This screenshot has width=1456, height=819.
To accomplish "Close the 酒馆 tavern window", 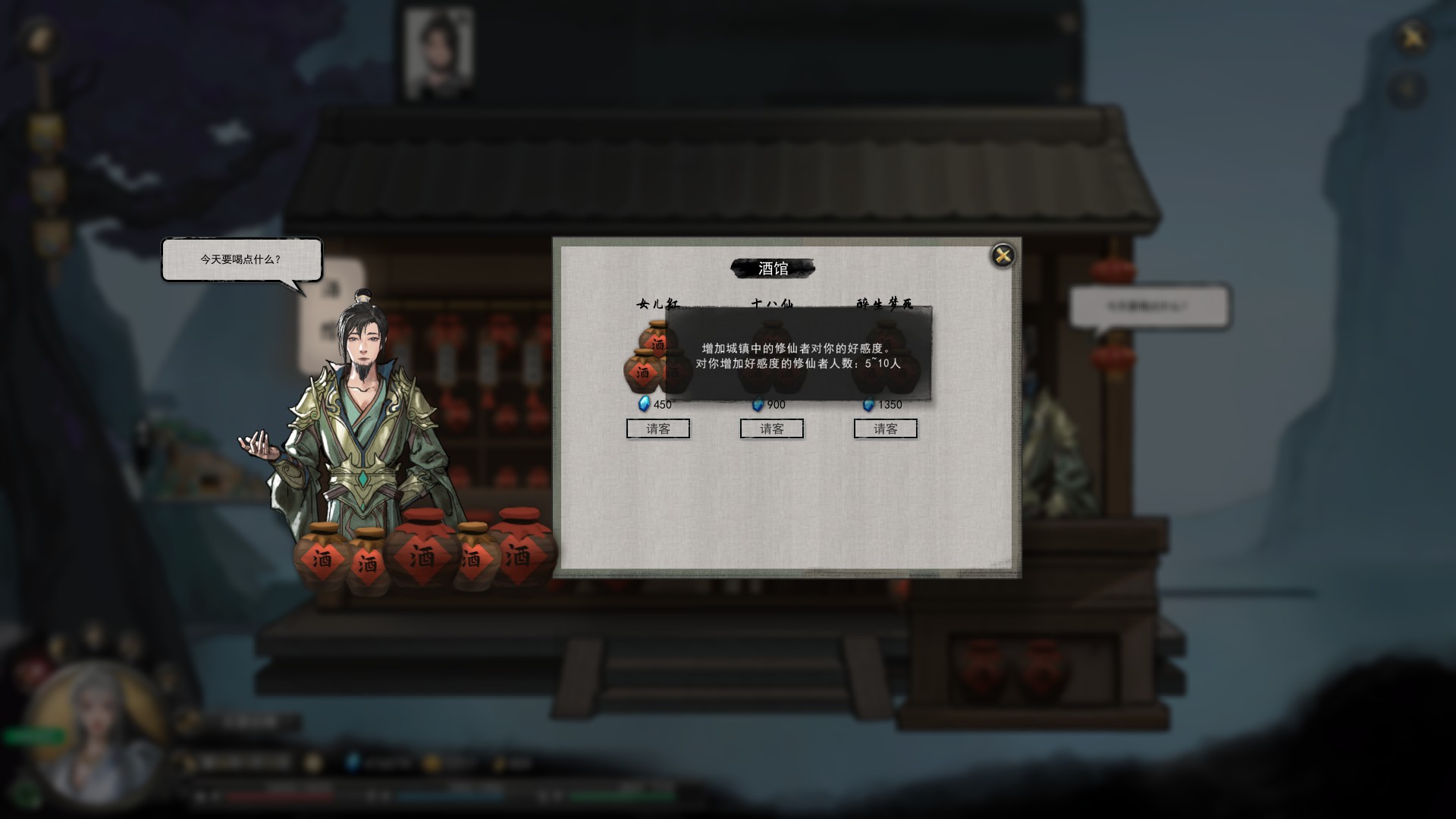I will coord(1003,256).
